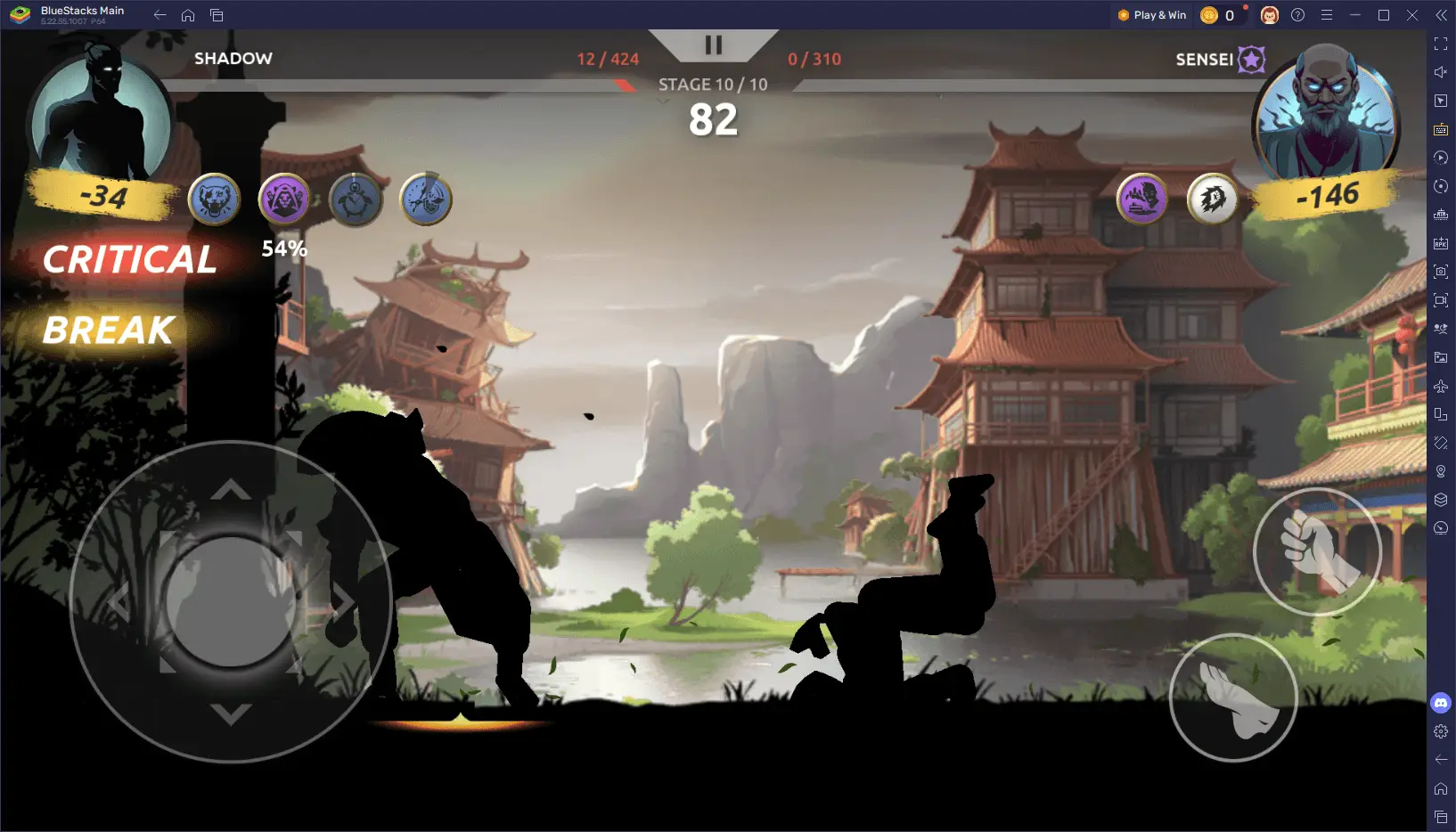Open the help question mark in the title bar
The height and width of the screenshot is (832, 1456).
(1298, 14)
